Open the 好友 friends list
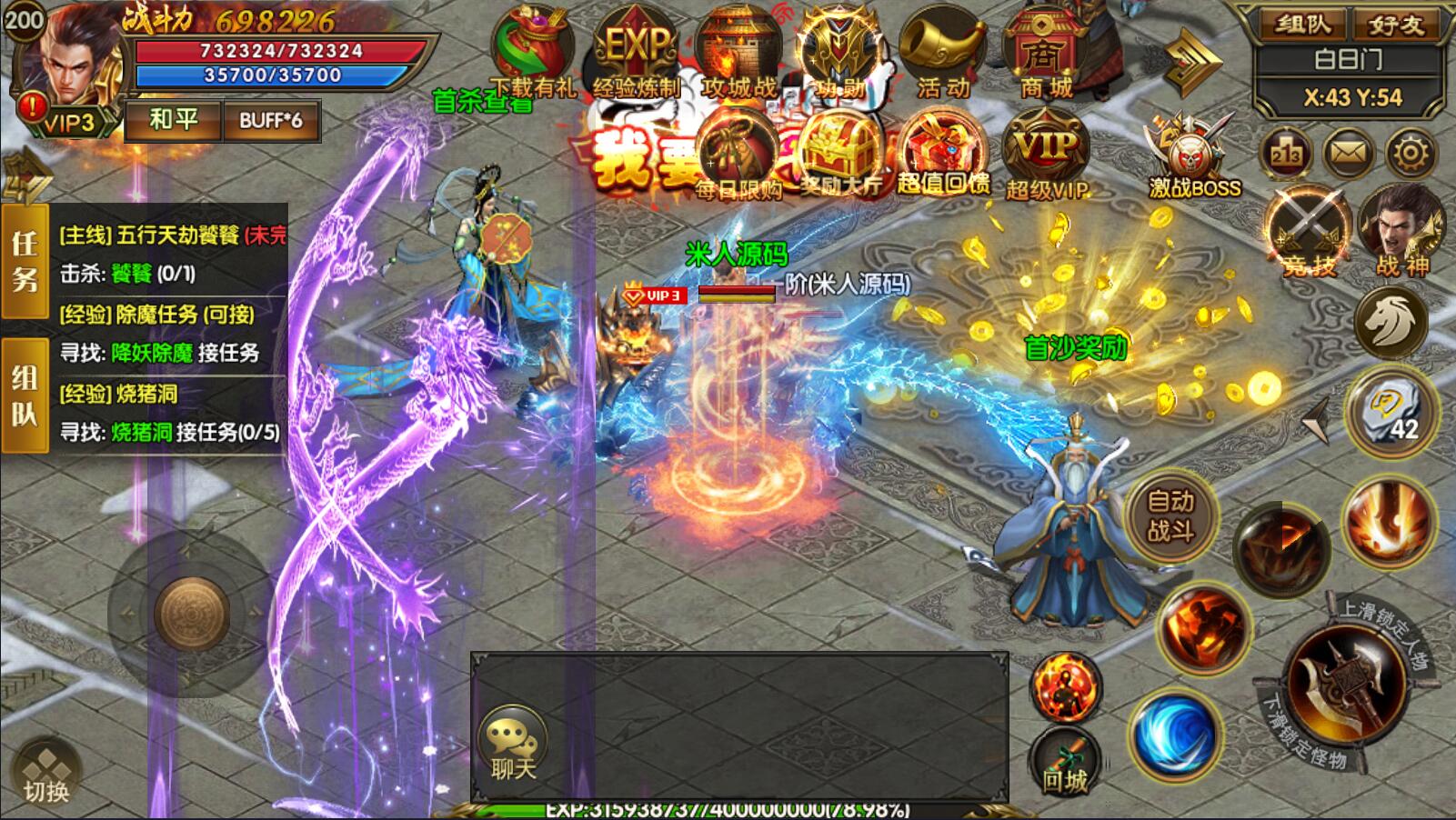 (x=1397, y=25)
